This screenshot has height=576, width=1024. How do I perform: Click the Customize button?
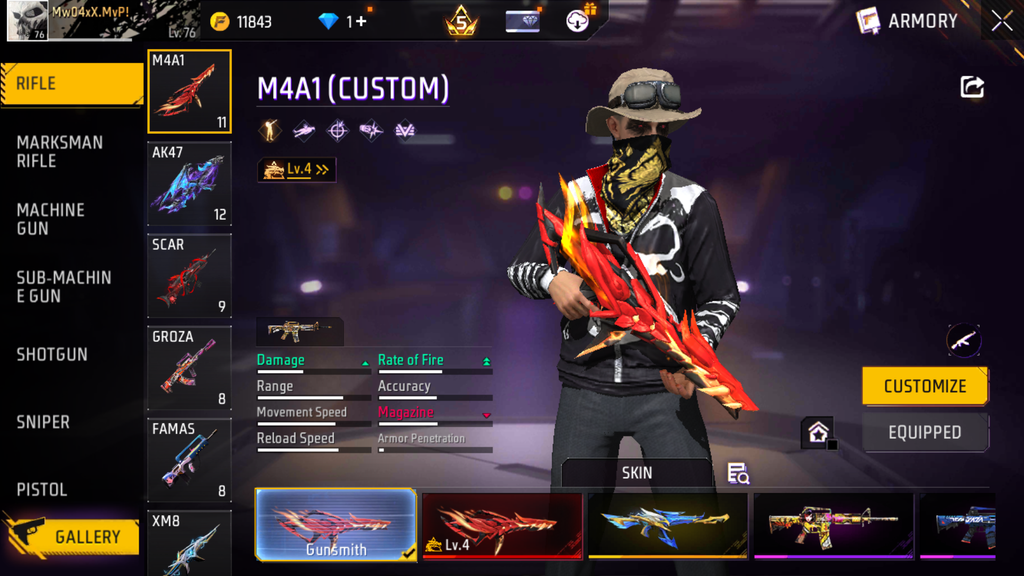pyautogui.click(x=925, y=386)
